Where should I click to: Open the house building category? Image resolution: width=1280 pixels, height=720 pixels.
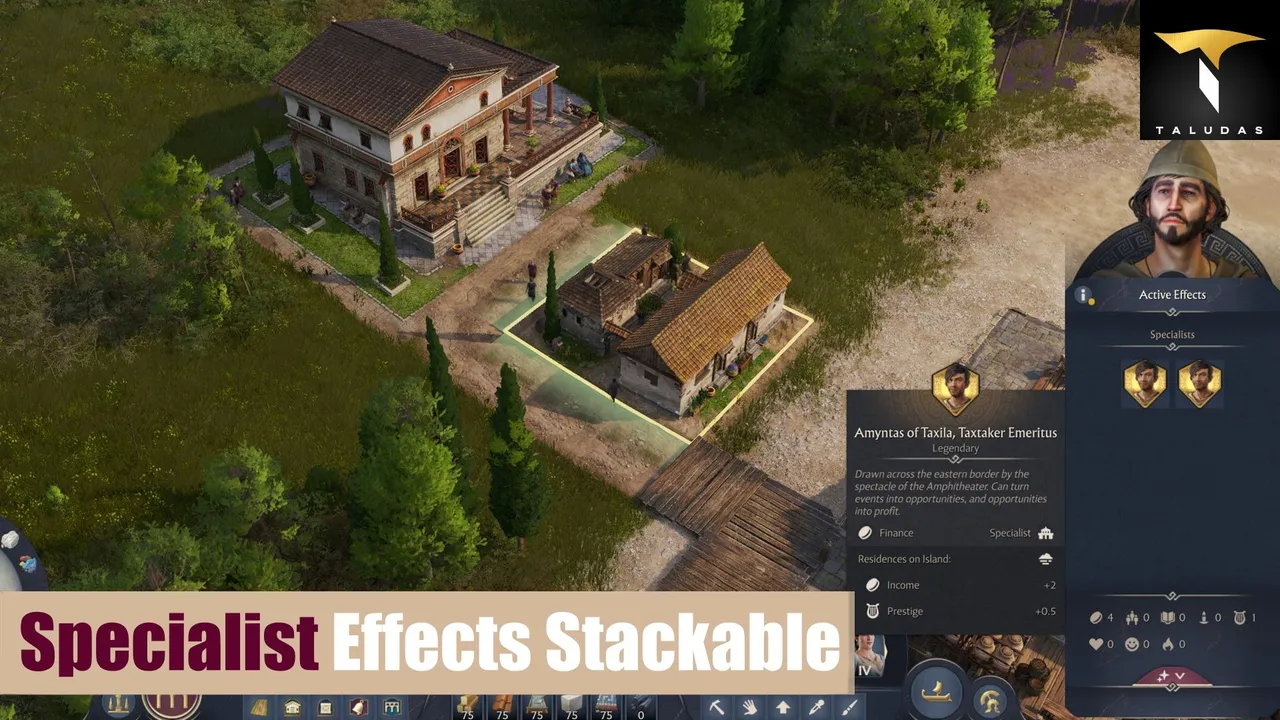(292, 708)
